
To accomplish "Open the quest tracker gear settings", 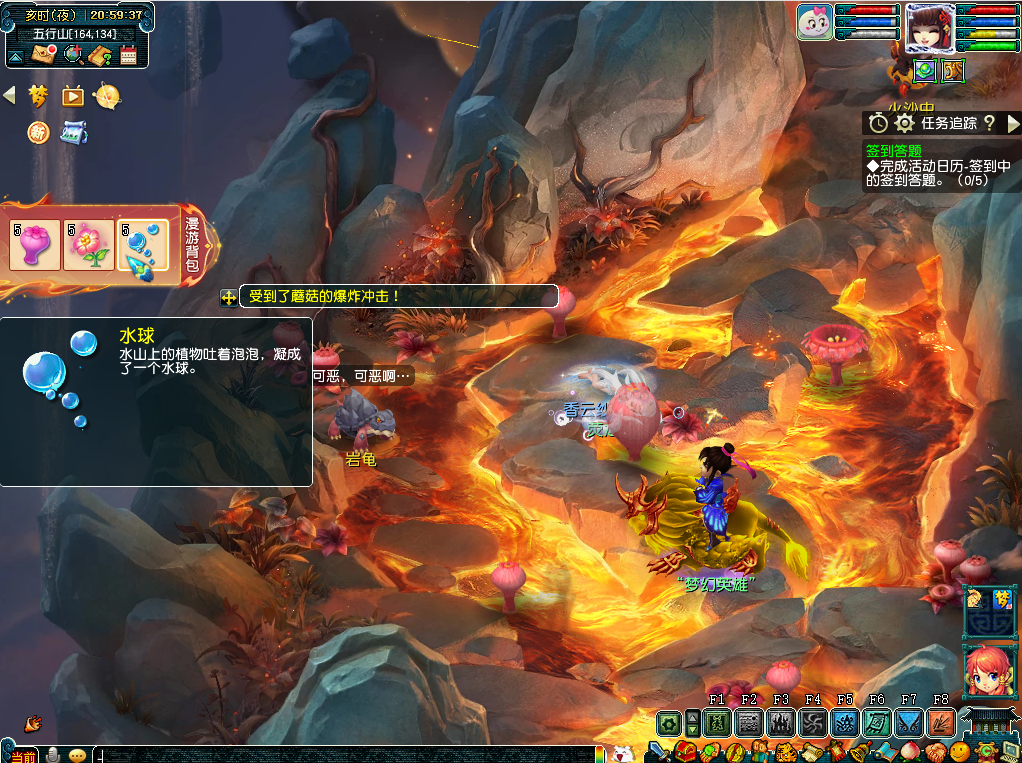I will (905, 123).
